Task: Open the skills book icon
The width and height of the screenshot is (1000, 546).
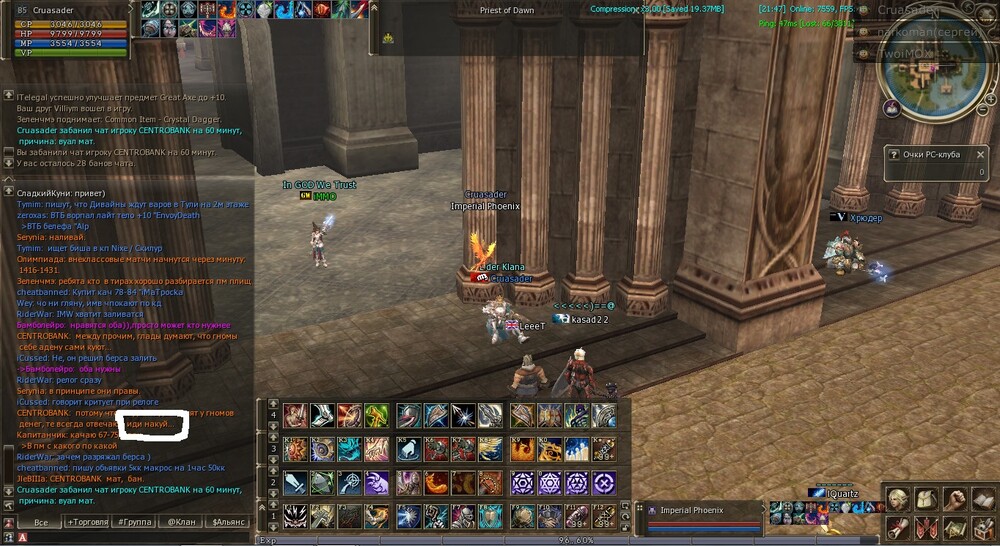Action: pos(982,499)
